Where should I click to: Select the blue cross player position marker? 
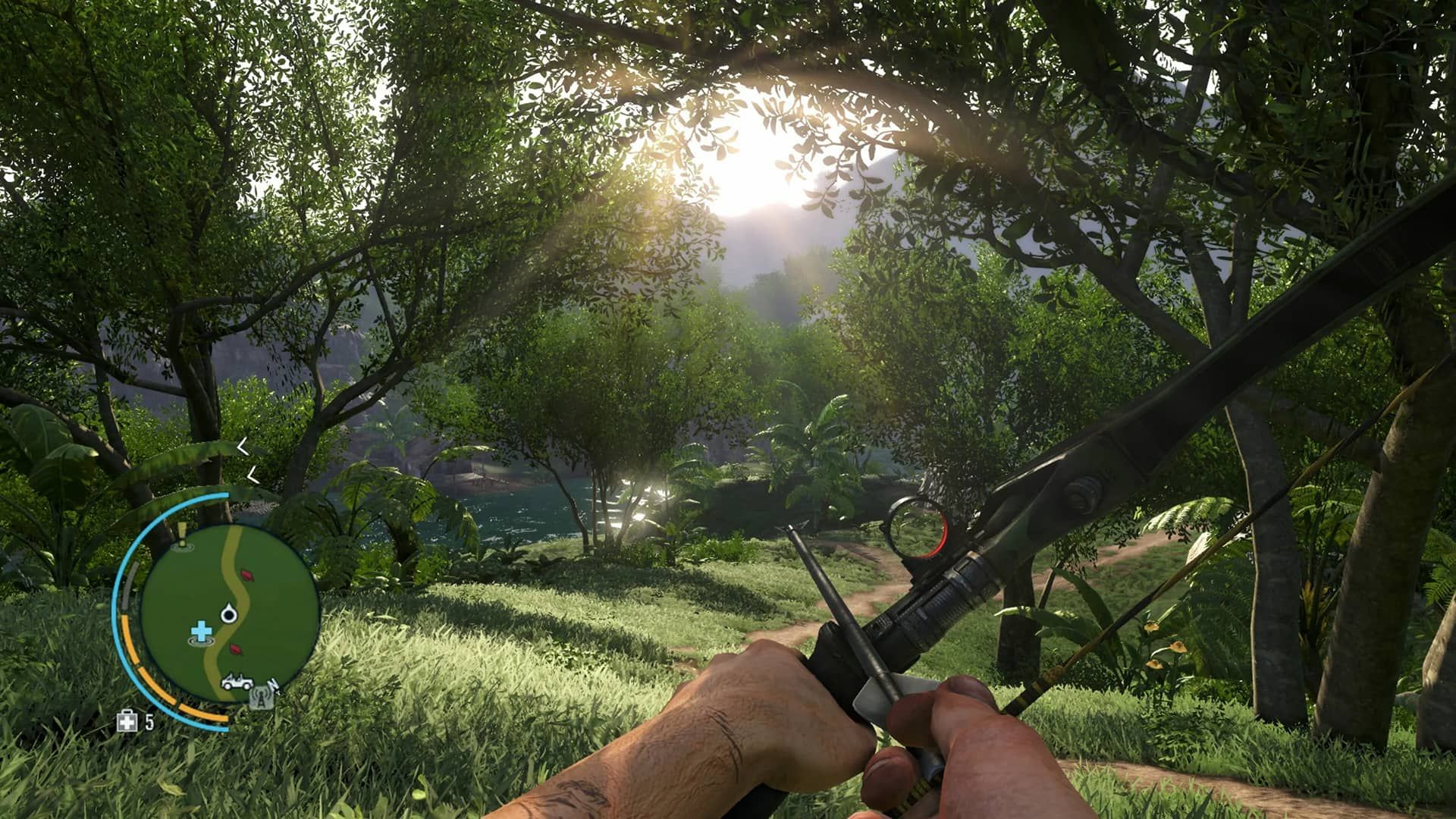coord(201,632)
